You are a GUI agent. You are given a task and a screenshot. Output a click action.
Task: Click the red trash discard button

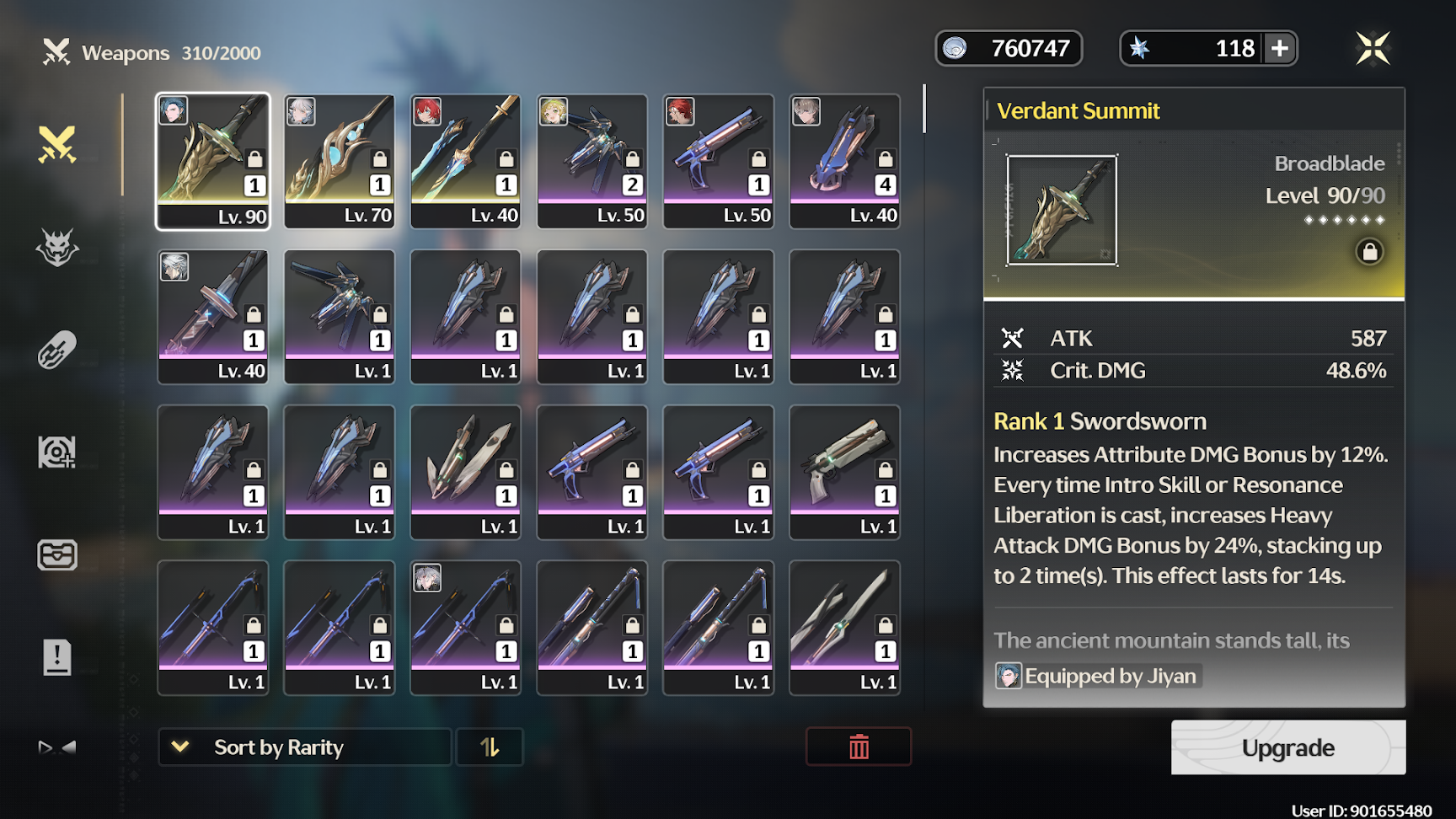tap(859, 747)
